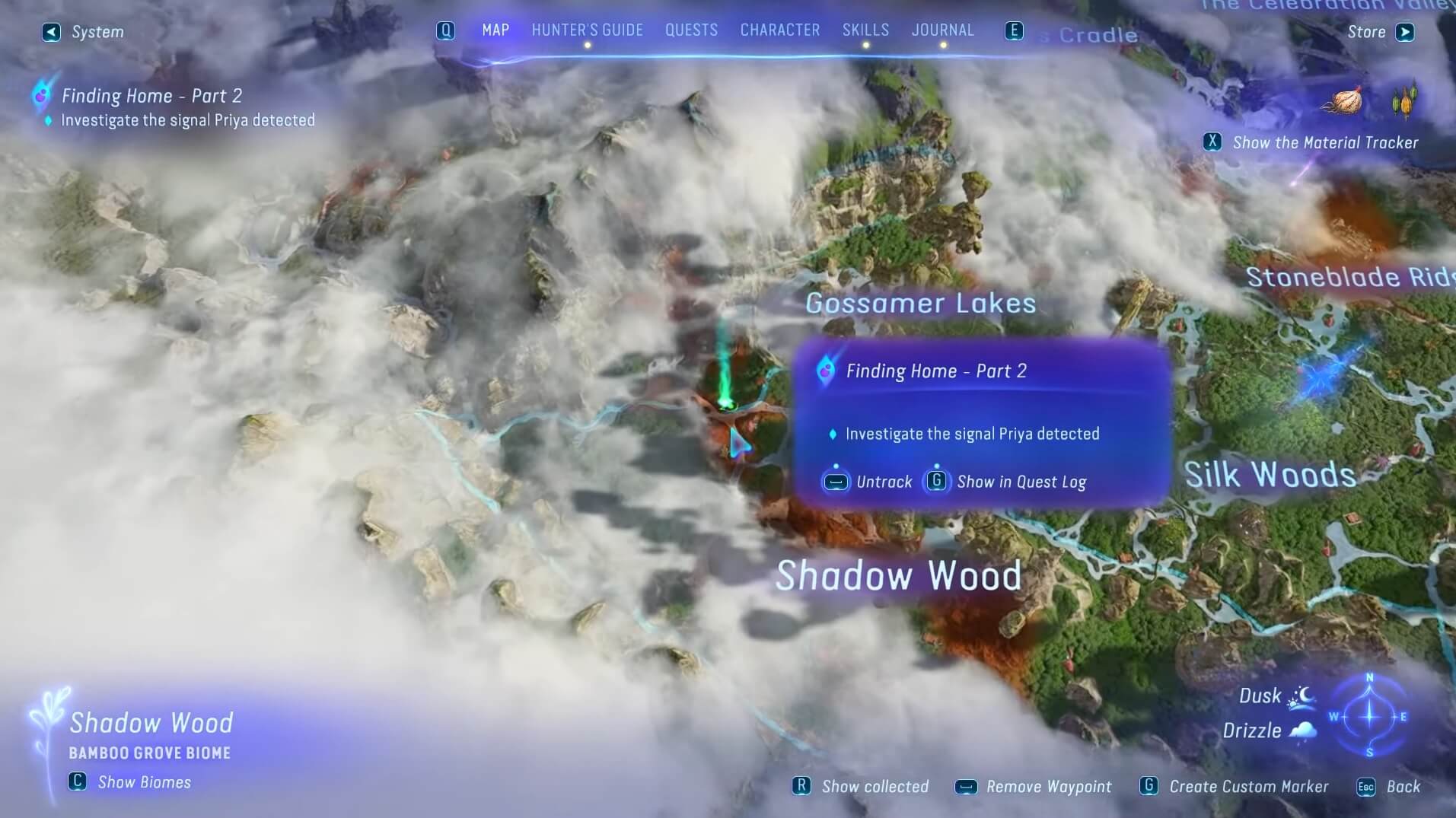Screen dimensions: 1456x818
Task: Untrack the Finding Home - Part 2 quest
Action: (835, 482)
